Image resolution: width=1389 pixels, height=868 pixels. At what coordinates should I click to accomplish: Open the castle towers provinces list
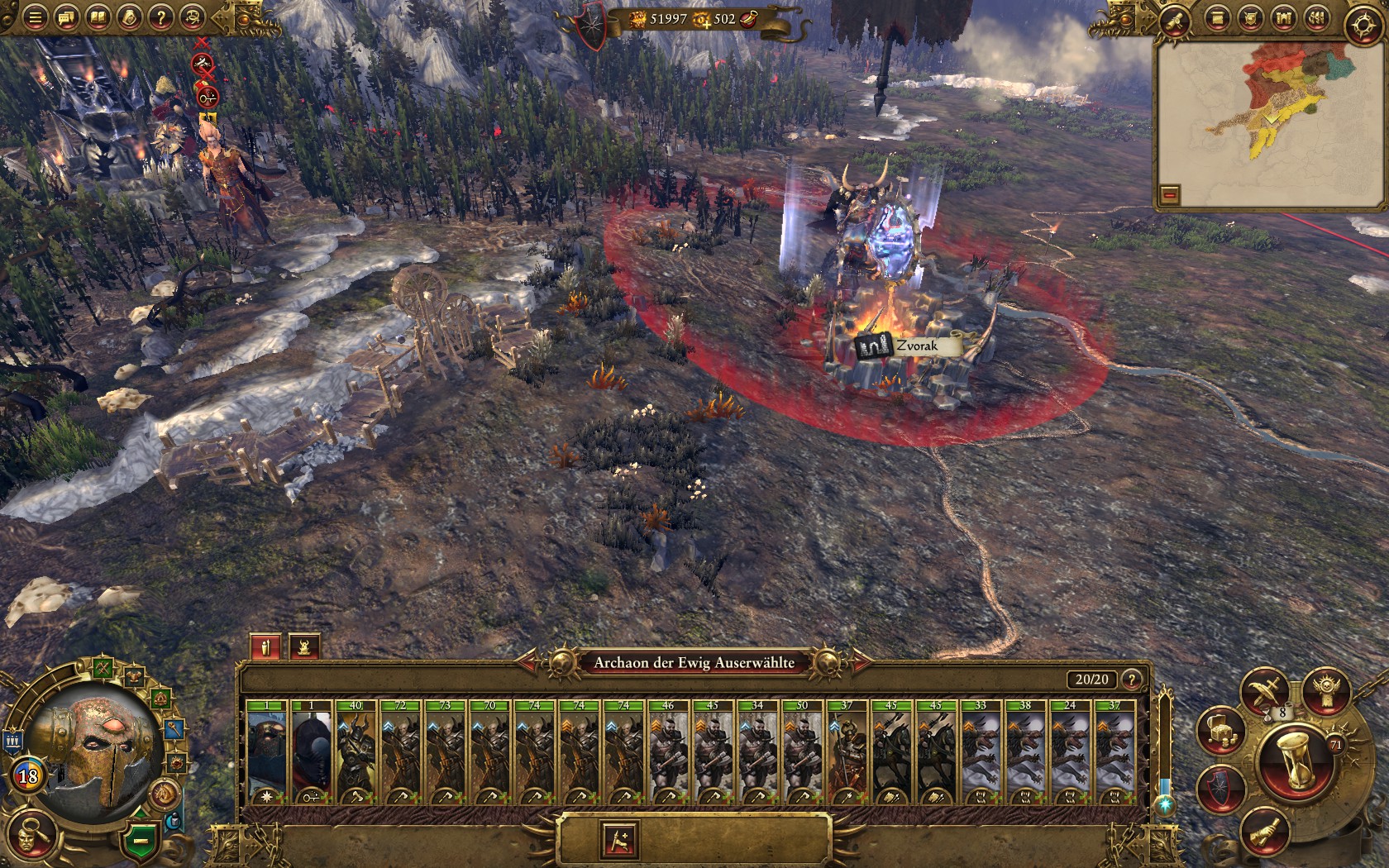point(1283,18)
